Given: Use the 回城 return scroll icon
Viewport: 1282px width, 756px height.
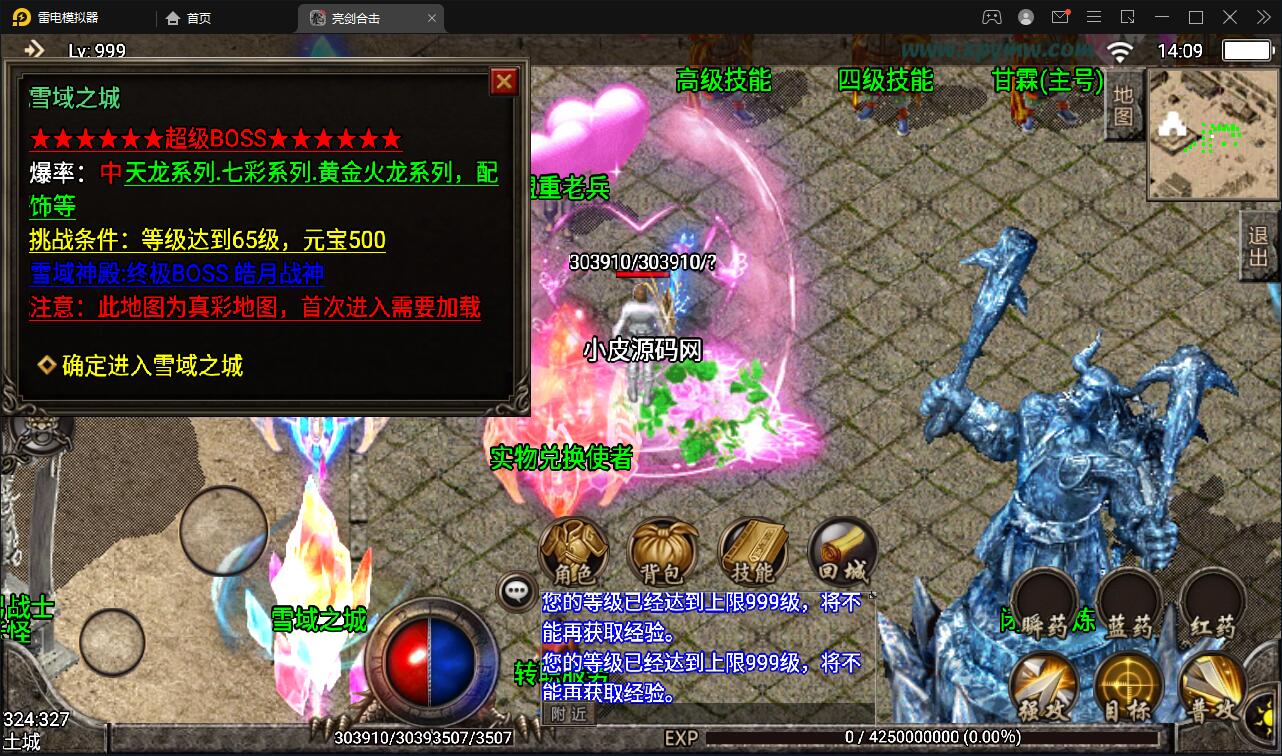Looking at the screenshot, I should pos(843,552).
